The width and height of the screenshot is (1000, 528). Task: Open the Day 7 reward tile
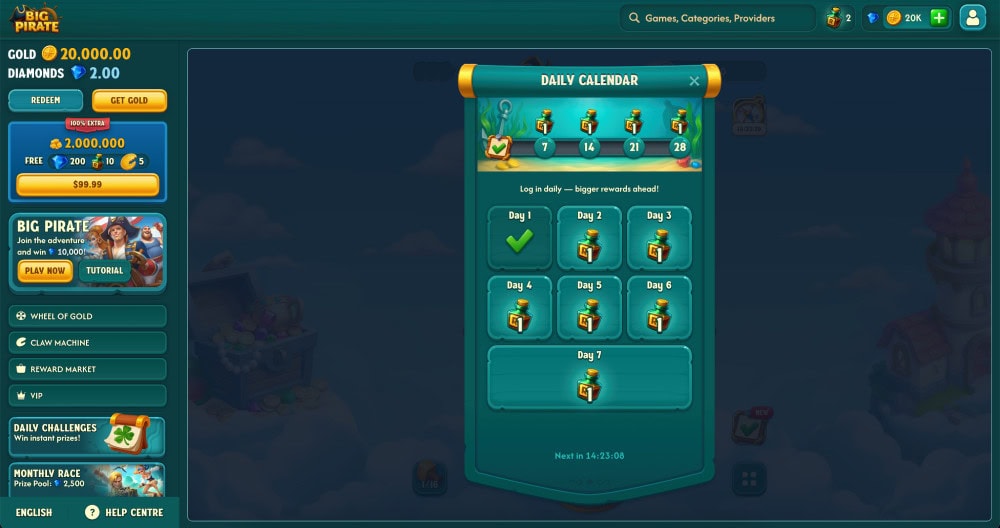[x=589, y=378]
